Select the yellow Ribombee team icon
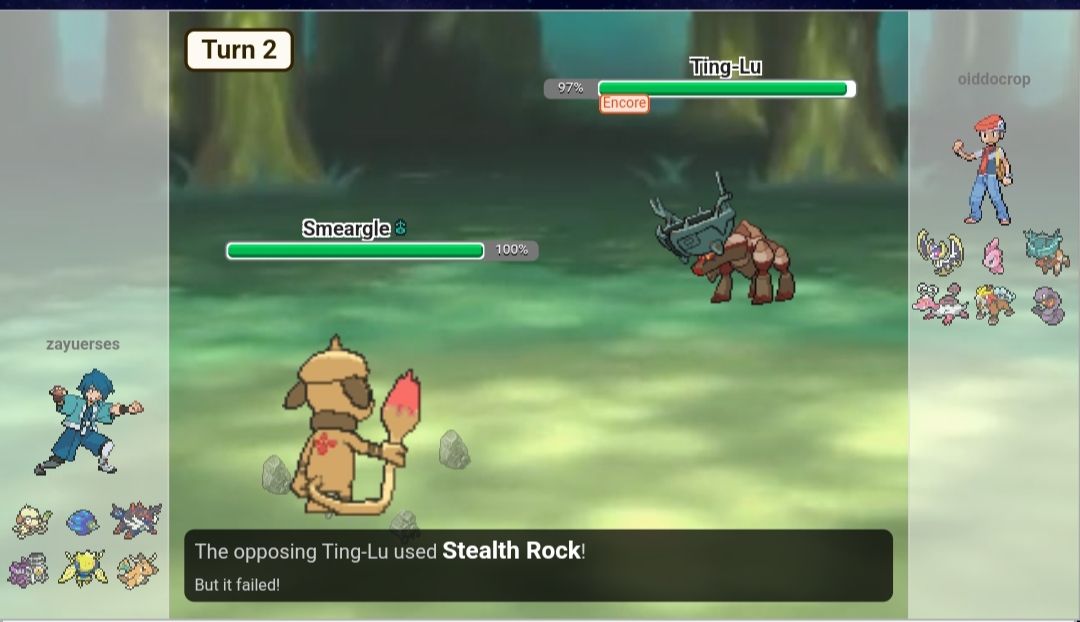The height and width of the screenshot is (622, 1080). [82, 569]
